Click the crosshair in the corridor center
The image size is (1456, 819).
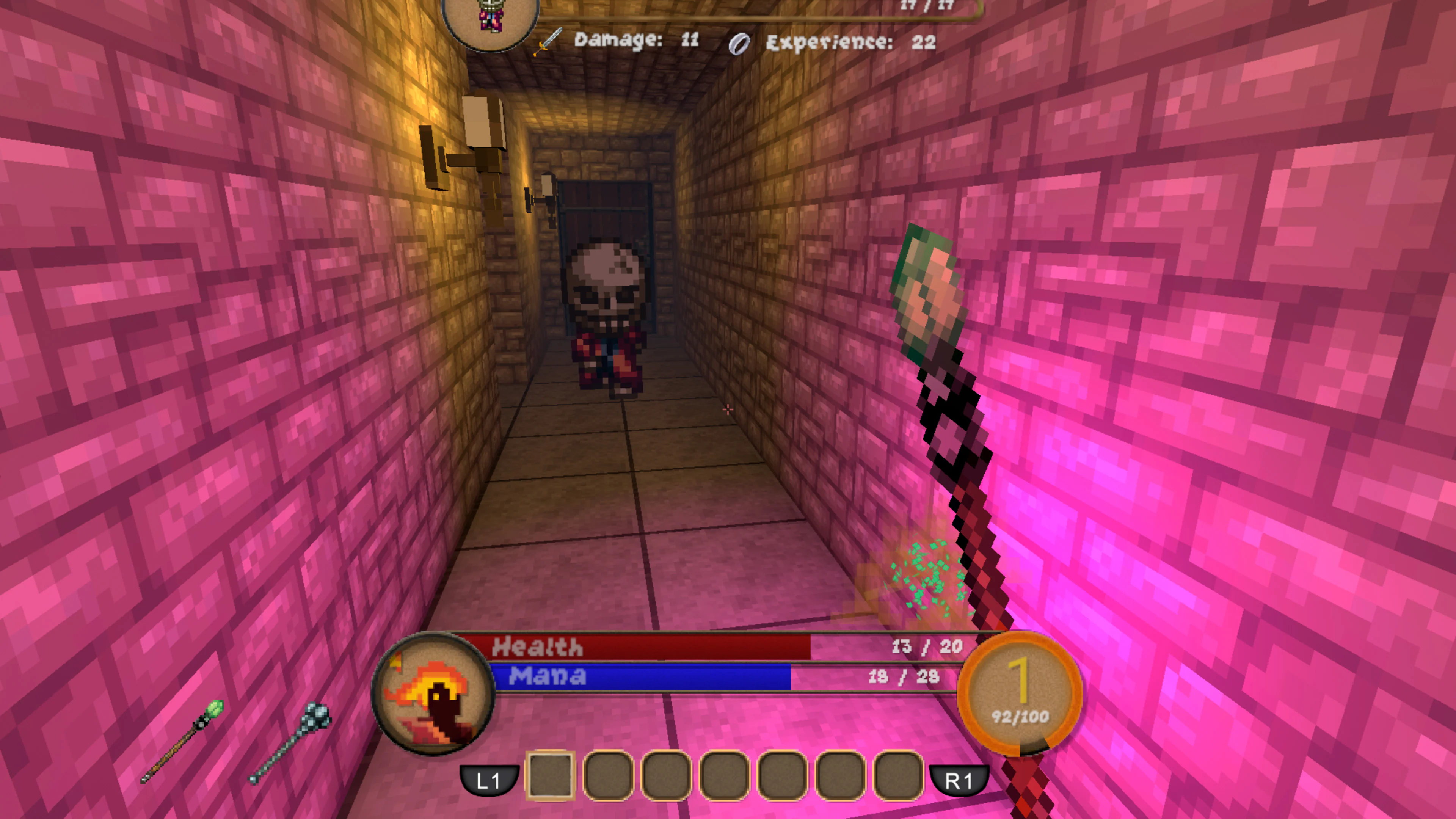click(728, 410)
